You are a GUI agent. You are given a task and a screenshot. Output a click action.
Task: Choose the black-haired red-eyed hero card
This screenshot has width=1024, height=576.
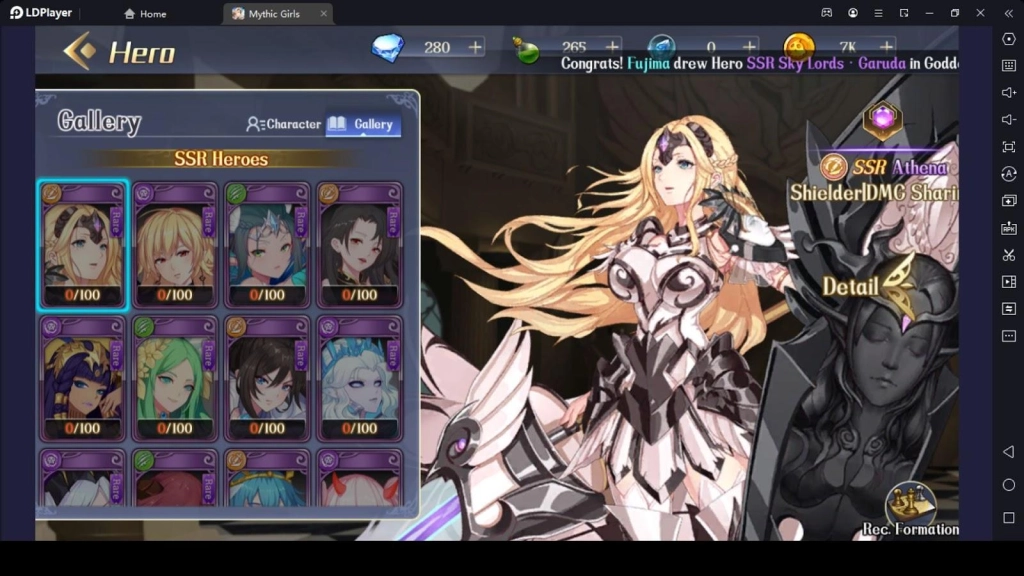(x=360, y=245)
